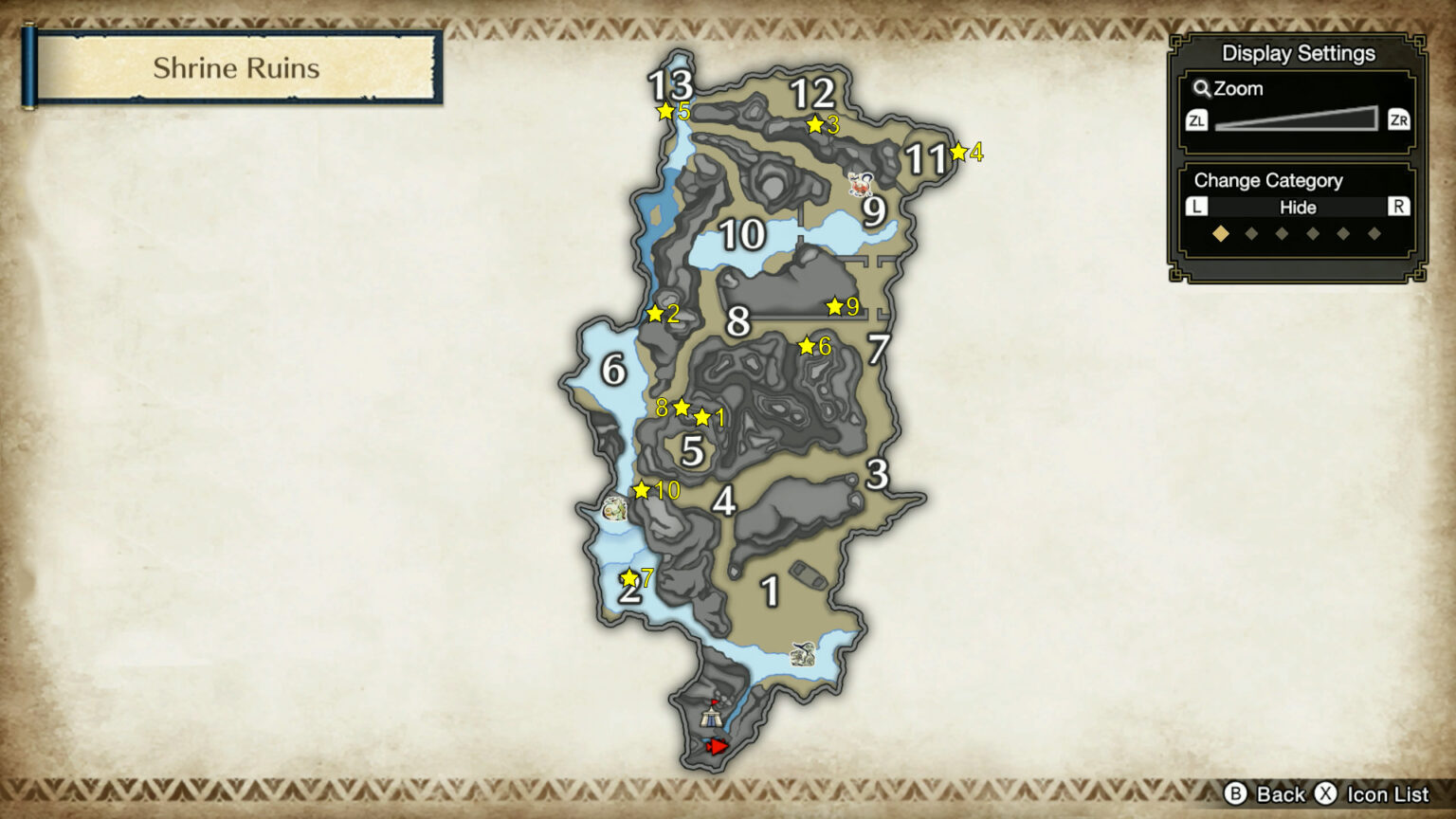
Task: Toggle the Hide category option
Action: [x=1299, y=208]
